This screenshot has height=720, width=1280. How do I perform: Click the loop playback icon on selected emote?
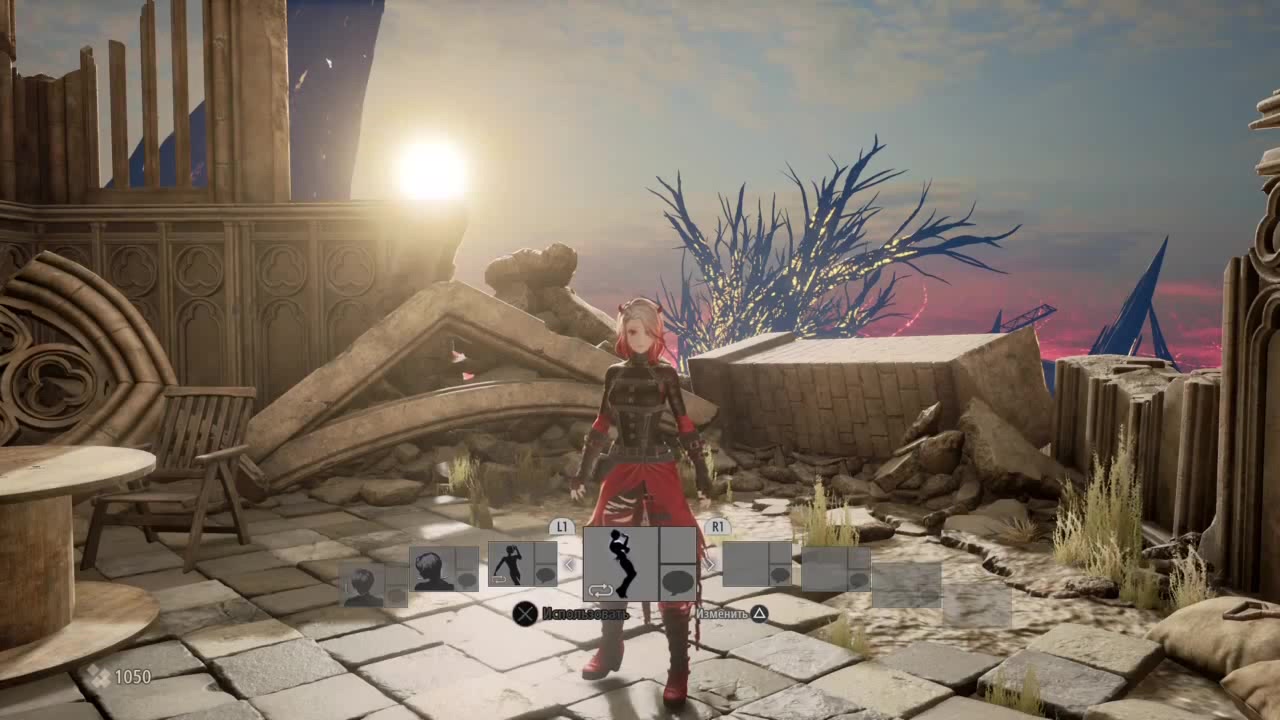point(601,592)
